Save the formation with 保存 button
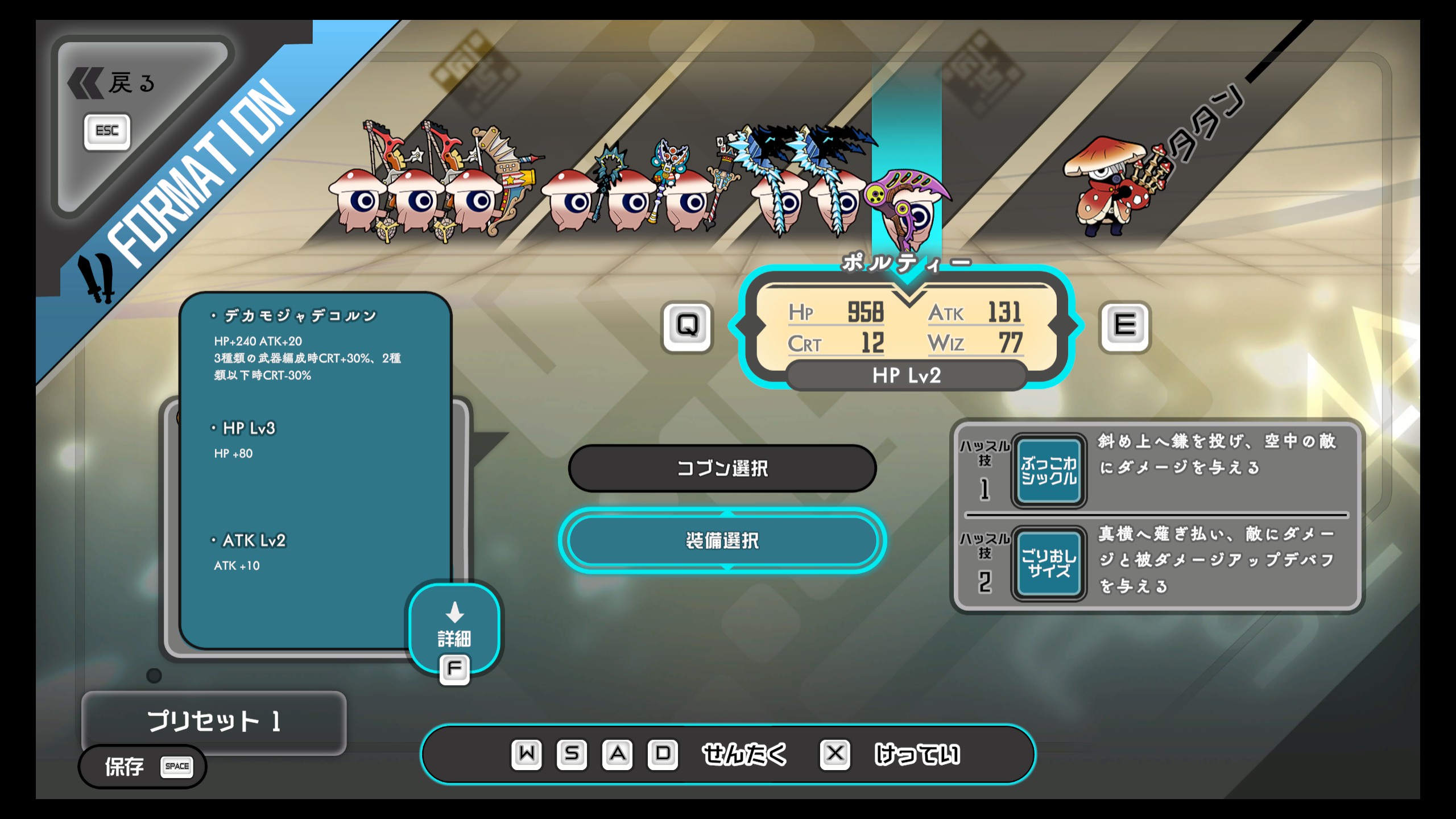Viewport: 1456px width, 819px height. pyautogui.click(x=142, y=767)
